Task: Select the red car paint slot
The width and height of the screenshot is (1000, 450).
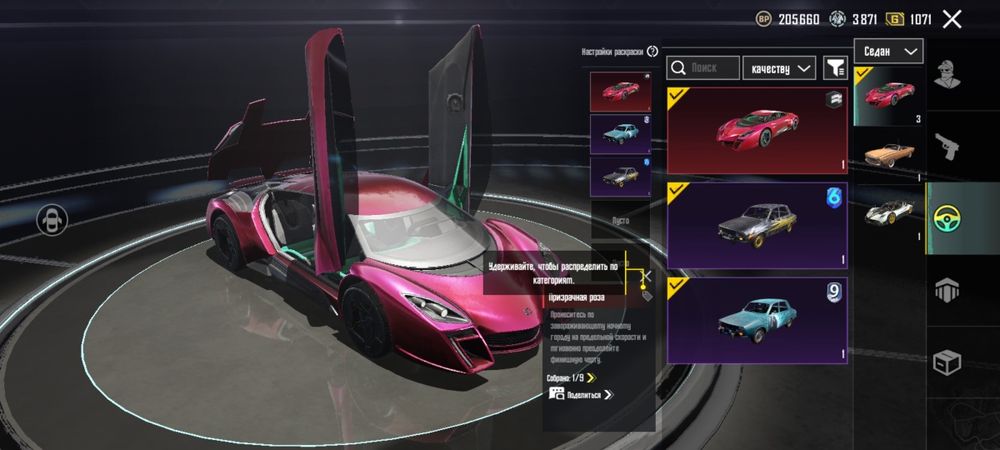Action: tap(620, 92)
